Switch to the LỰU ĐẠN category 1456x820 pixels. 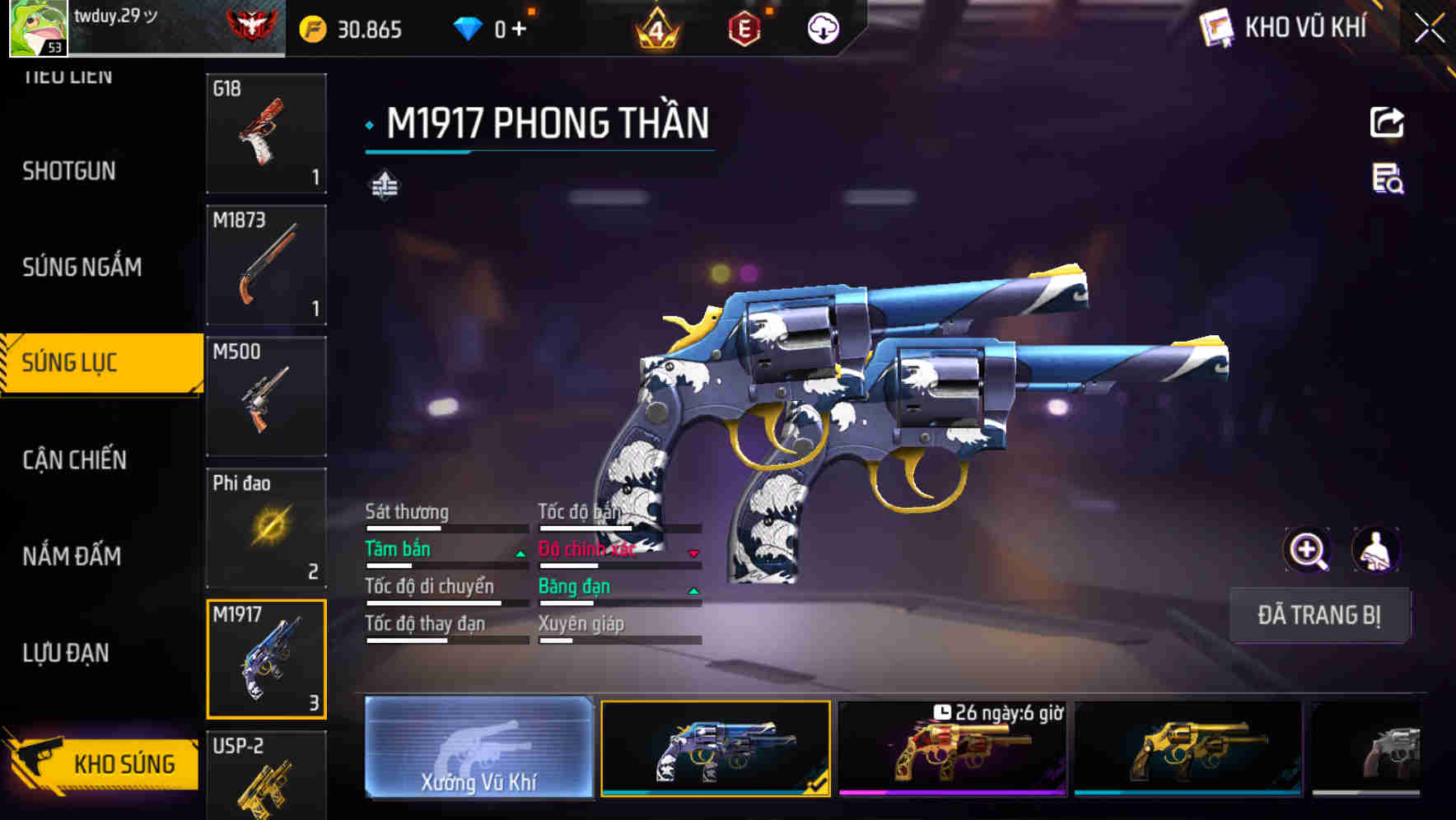click(x=66, y=653)
